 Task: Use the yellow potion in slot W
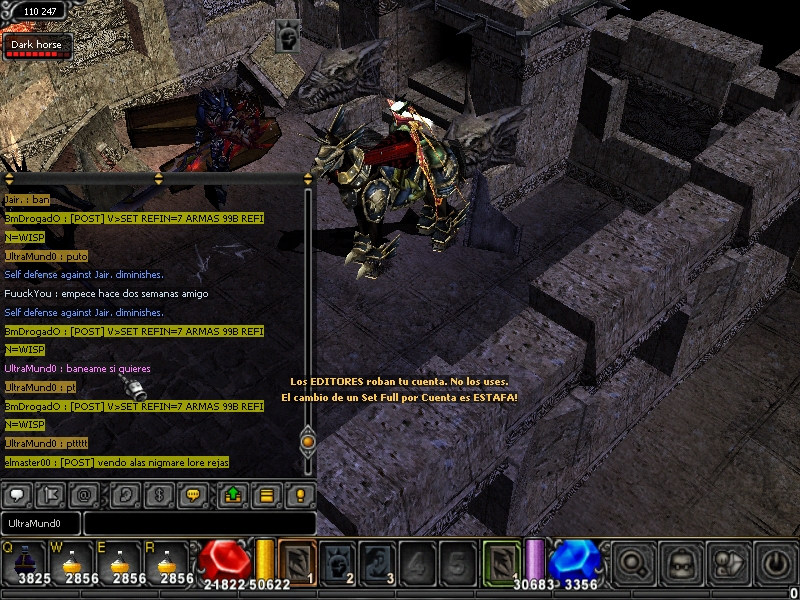(73, 562)
